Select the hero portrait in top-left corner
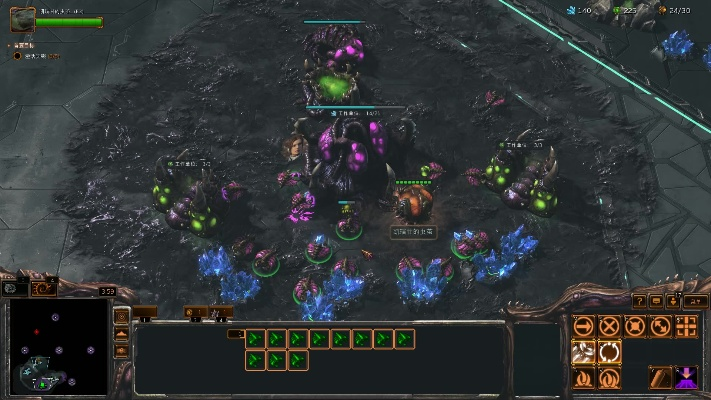Viewport: 711px width, 400px height. tap(22, 19)
